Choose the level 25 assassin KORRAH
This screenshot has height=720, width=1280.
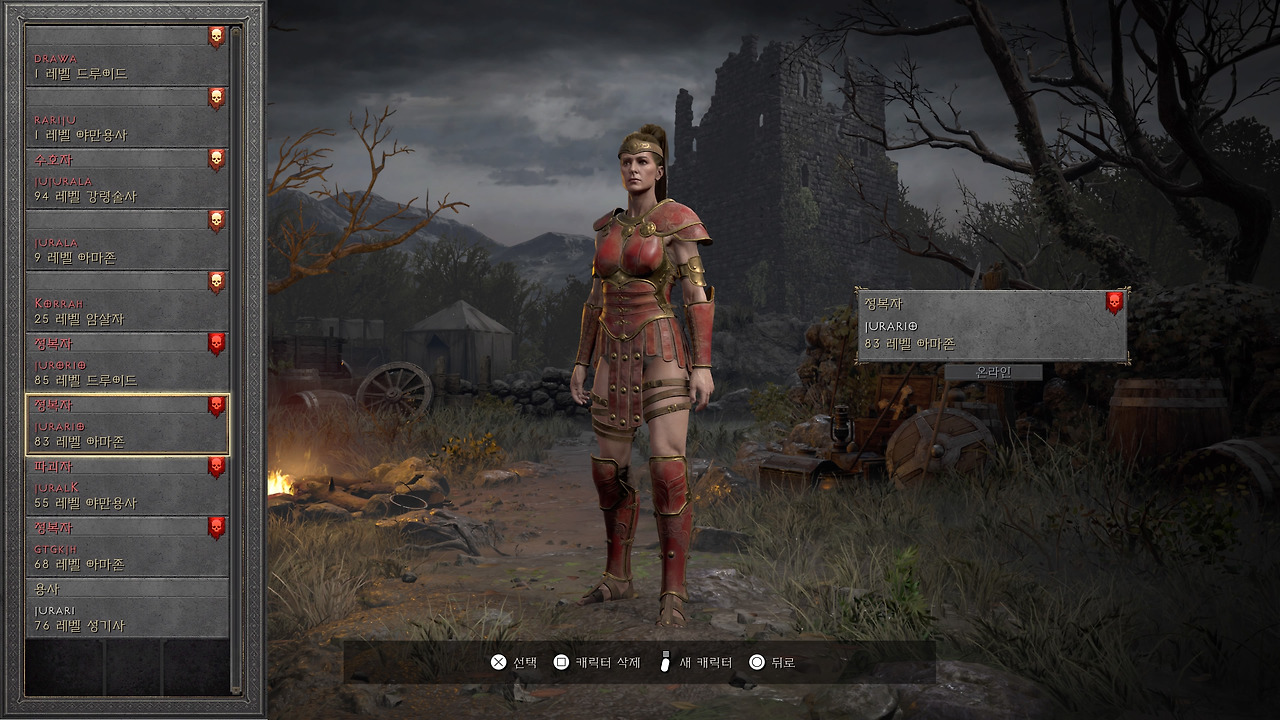click(127, 301)
